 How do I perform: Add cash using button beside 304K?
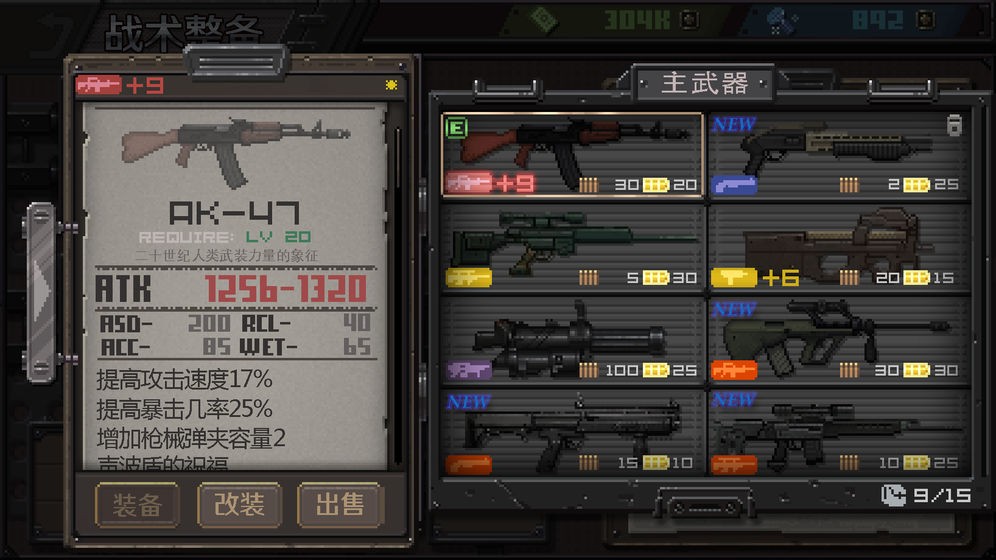687,19
